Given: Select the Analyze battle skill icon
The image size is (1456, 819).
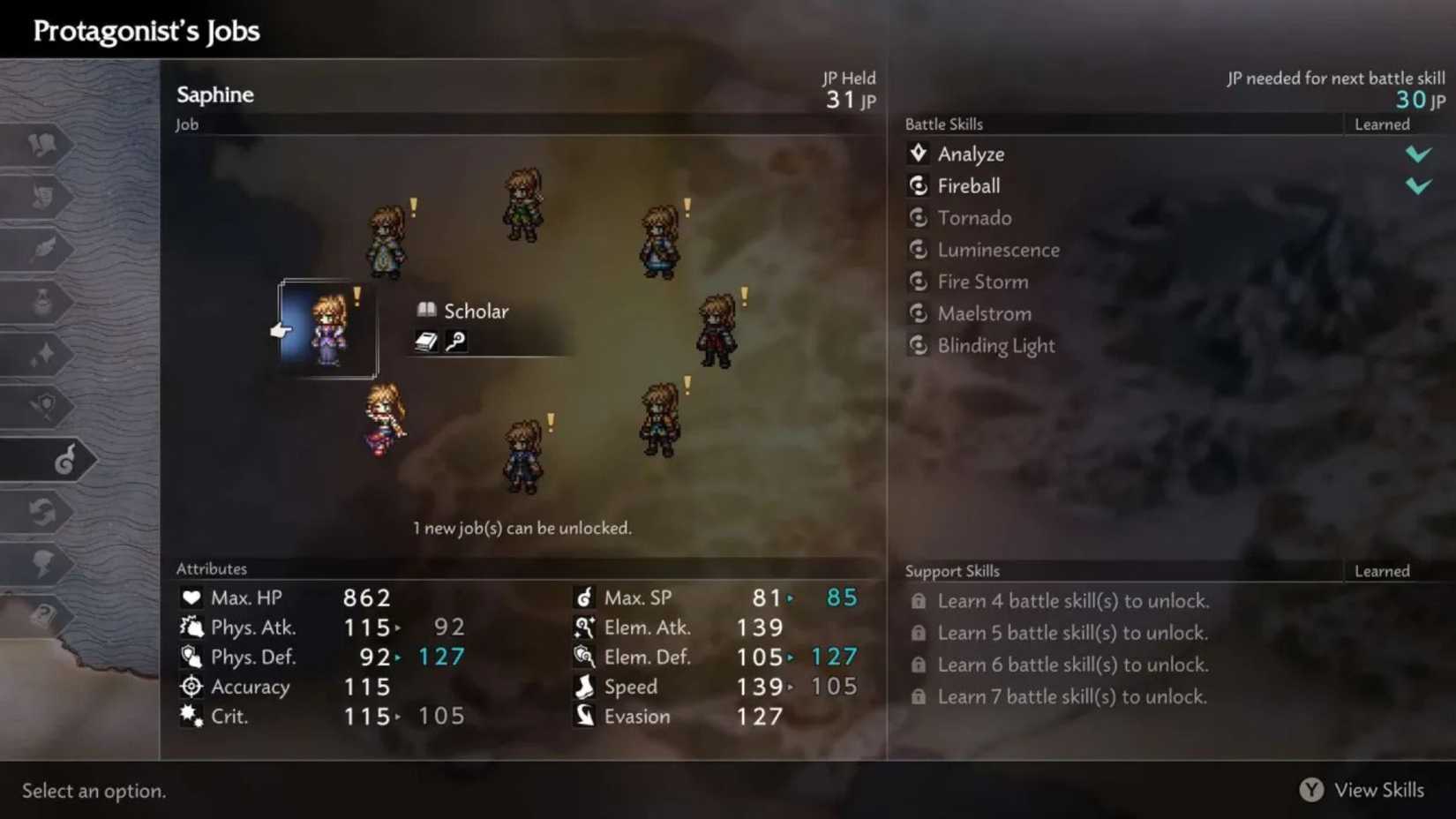Looking at the screenshot, I should (x=919, y=154).
